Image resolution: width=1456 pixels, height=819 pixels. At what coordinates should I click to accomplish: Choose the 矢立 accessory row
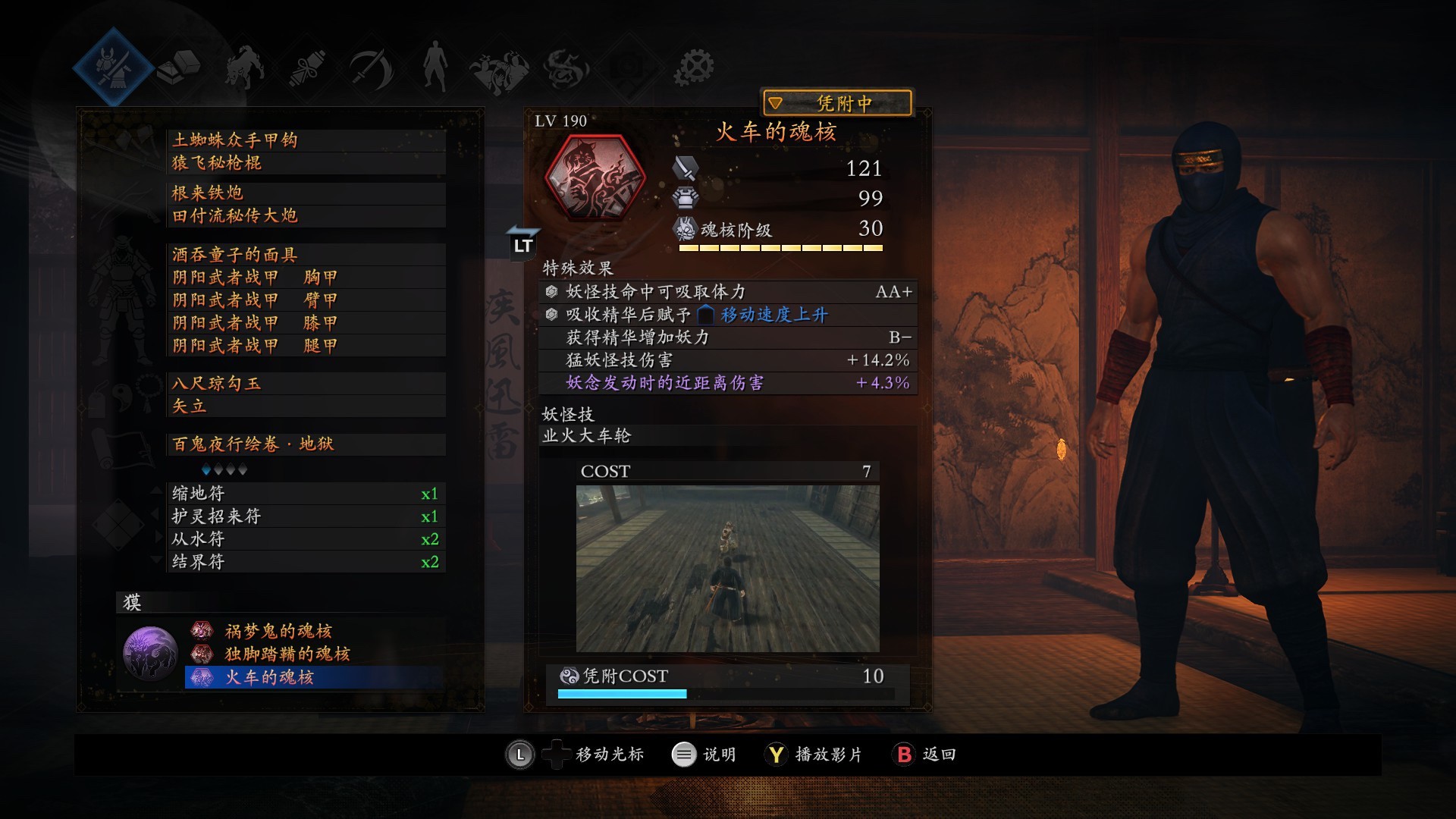pyautogui.click(x=303, y=406)
